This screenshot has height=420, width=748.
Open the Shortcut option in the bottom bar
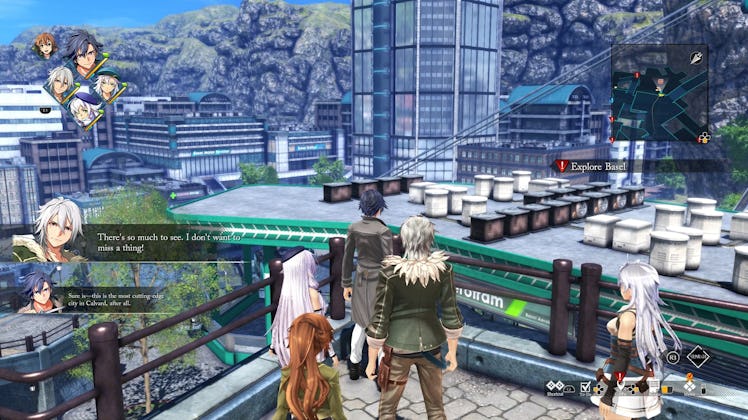pos(555,388)
